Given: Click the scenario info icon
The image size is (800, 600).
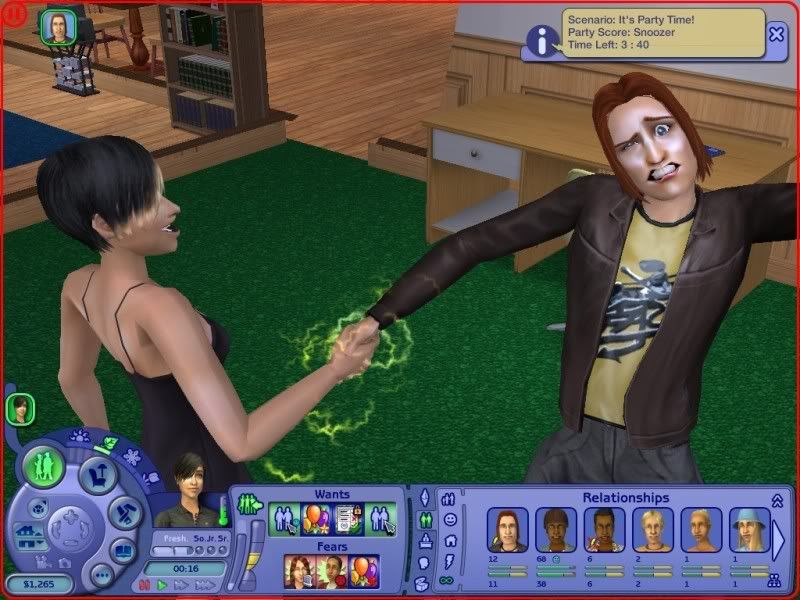Looking at the screenshot, I should (542, 40).
